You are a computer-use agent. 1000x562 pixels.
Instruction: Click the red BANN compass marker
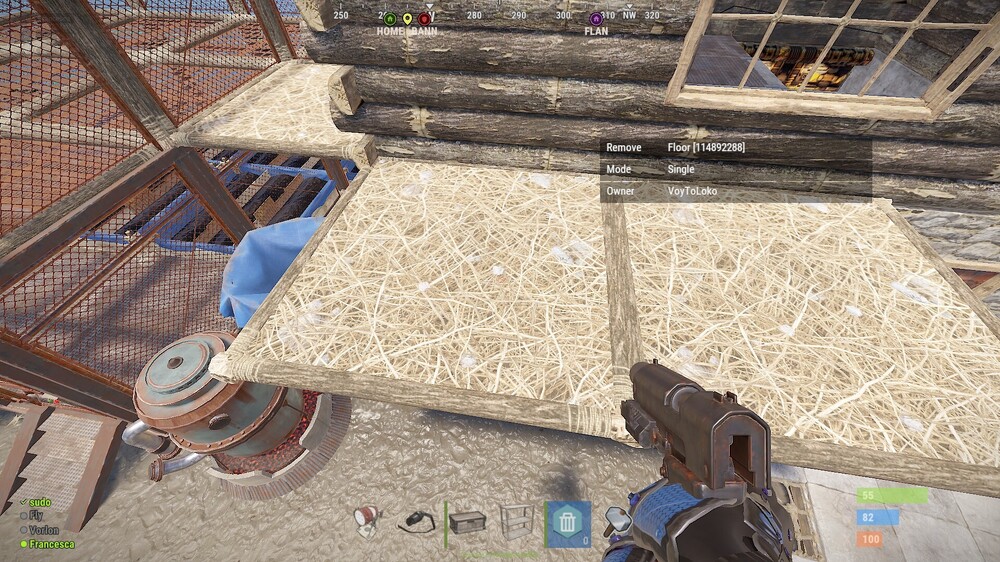(425, 19)
